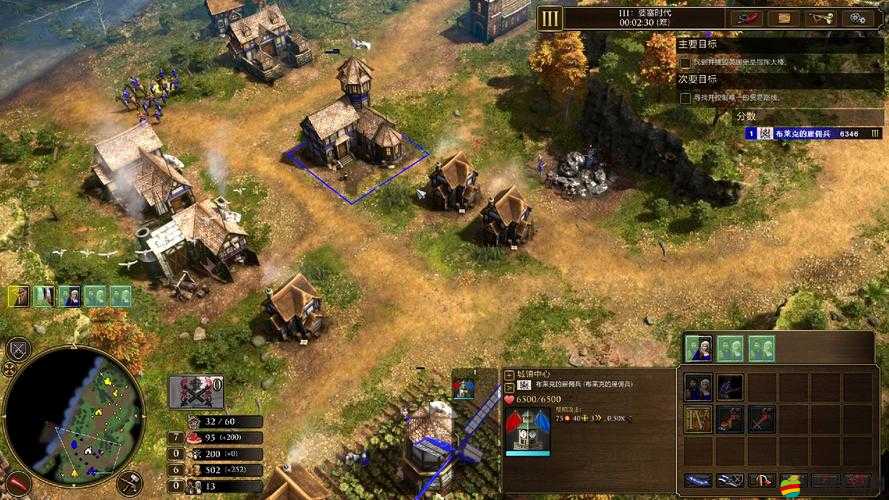This screenshot has width=889, height=500.
Task: Toggle the secondary objective checkbox
Action: 684,98
